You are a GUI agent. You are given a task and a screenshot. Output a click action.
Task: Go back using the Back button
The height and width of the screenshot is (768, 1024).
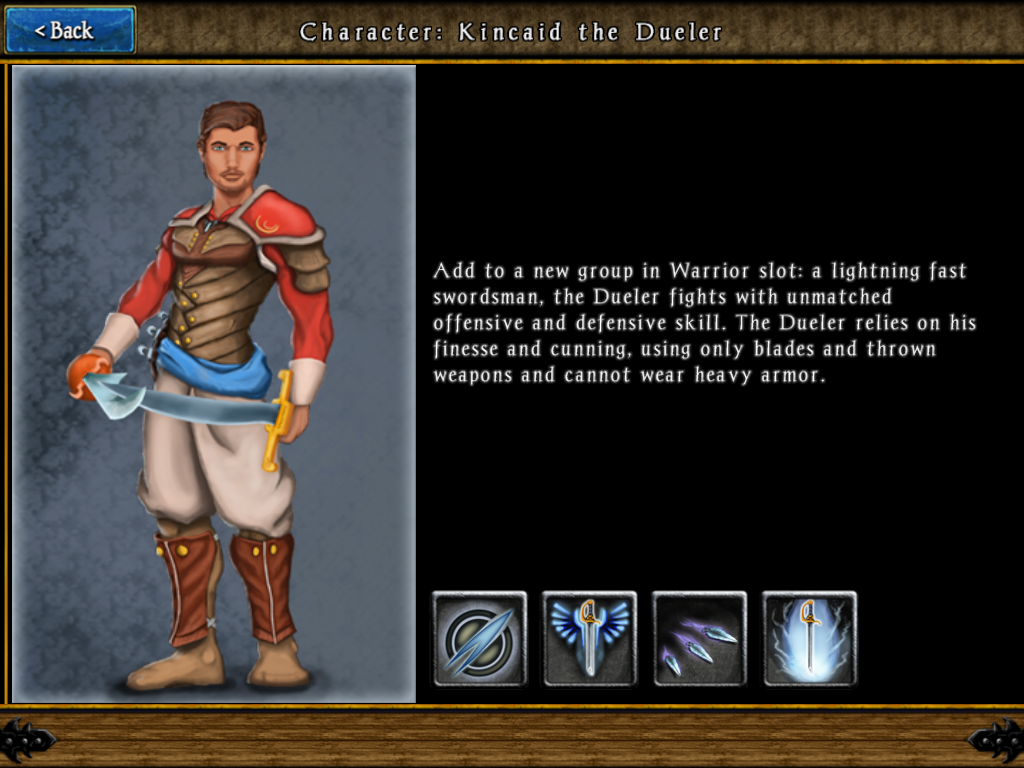tap(70, 30)
